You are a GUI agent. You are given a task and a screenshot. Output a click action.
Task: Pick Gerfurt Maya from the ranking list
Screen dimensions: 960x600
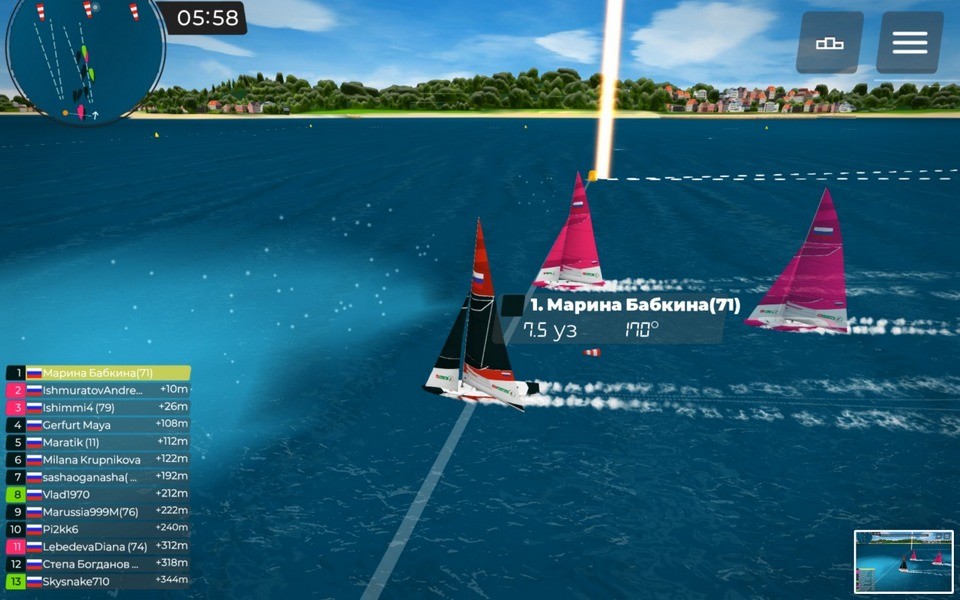pos(98,425)
